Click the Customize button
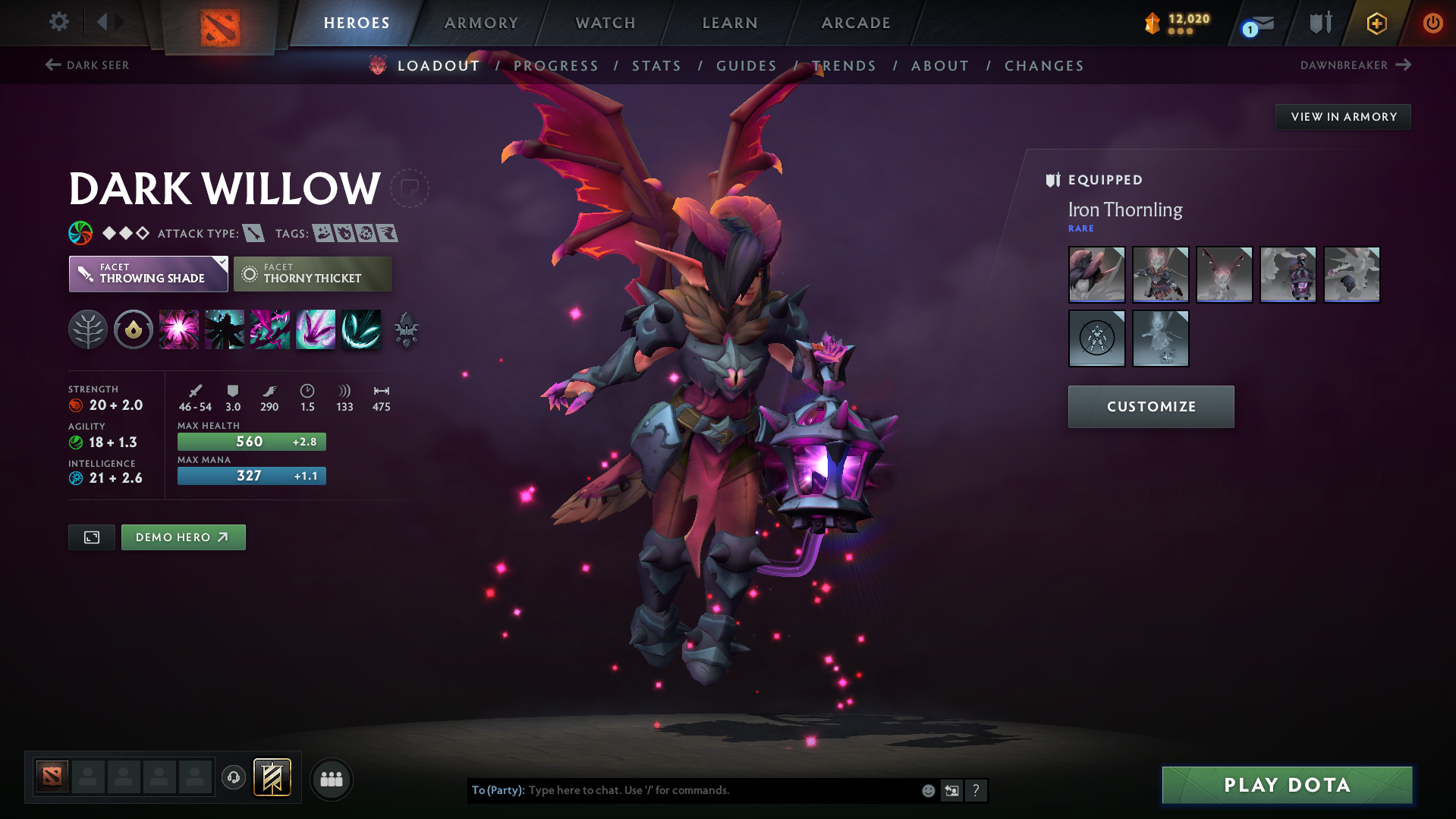The width and height of the screenshot is (1456, 819). click(1150, 406)
